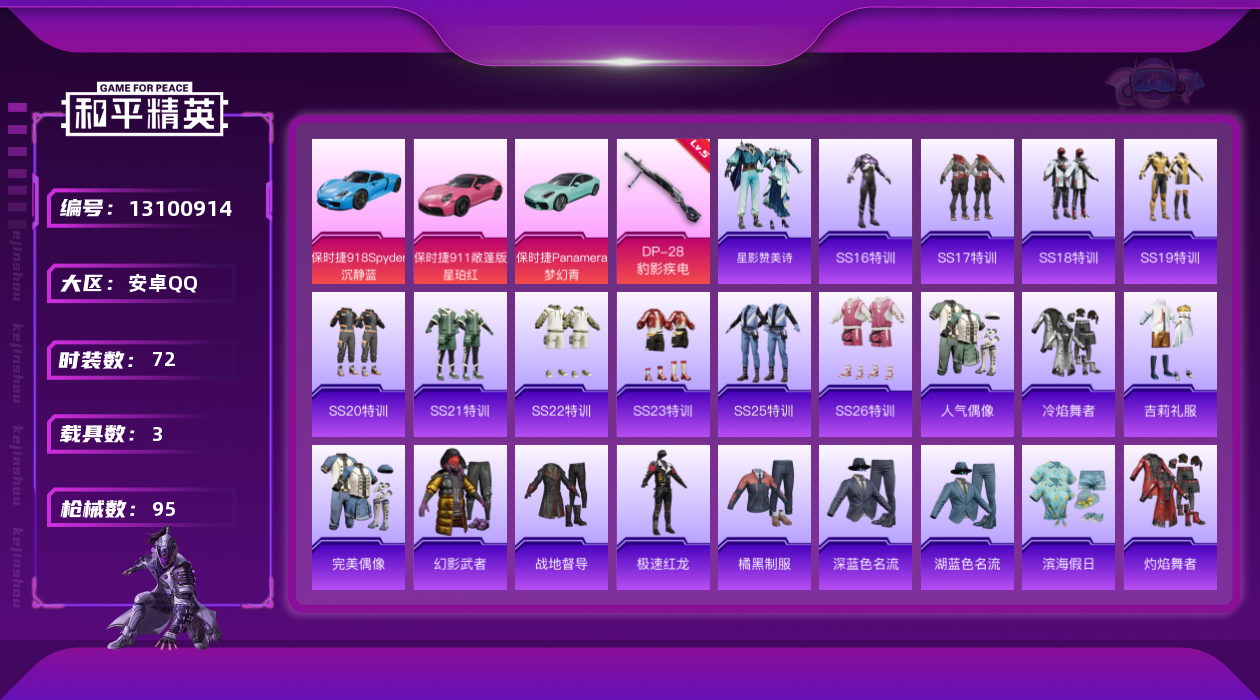The image size is (1260, 700).
Task: Select the 完美偶像 outfit card
Action: 358,517
